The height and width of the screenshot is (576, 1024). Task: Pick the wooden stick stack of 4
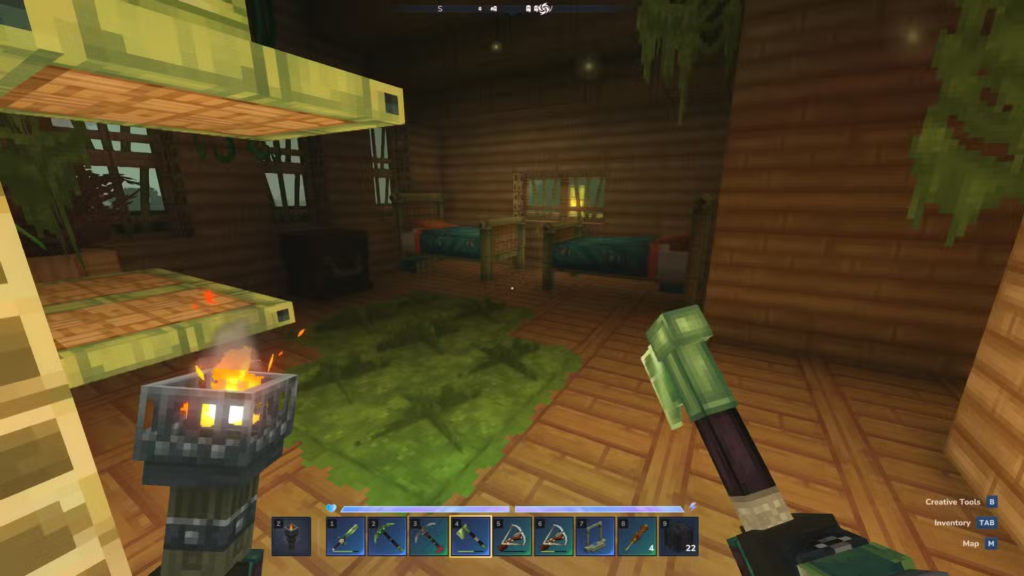point(636,536)
